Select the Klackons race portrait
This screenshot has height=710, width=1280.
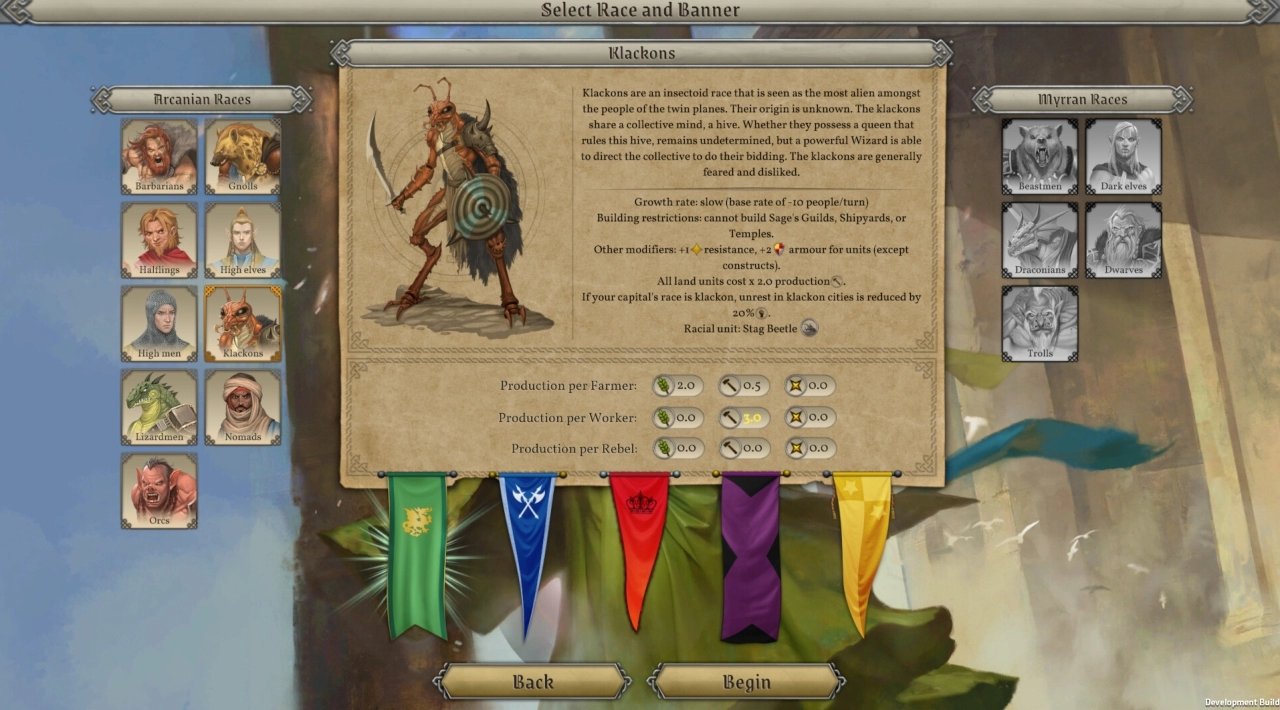[x=243, y=323]
